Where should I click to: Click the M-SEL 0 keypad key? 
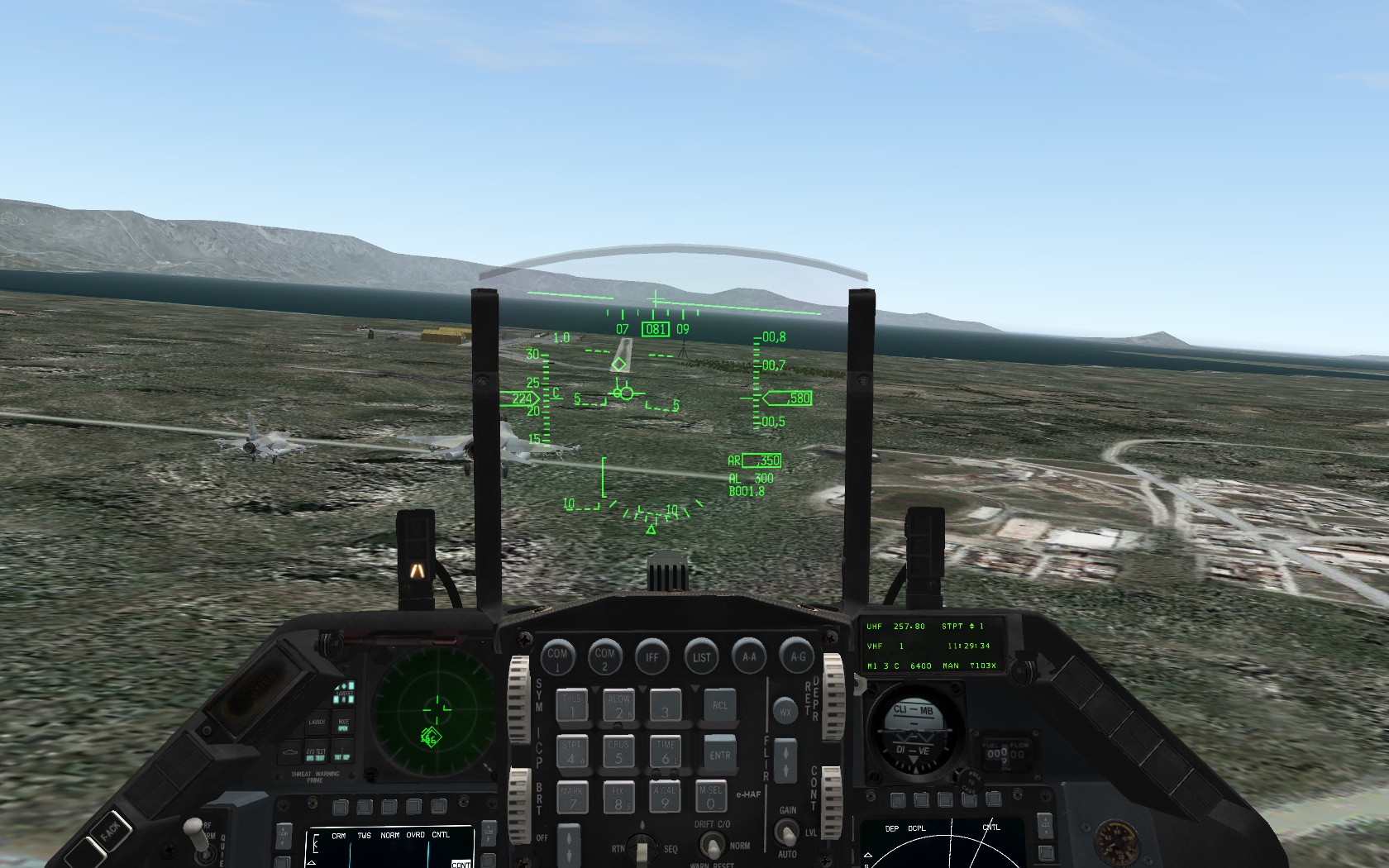710,798
